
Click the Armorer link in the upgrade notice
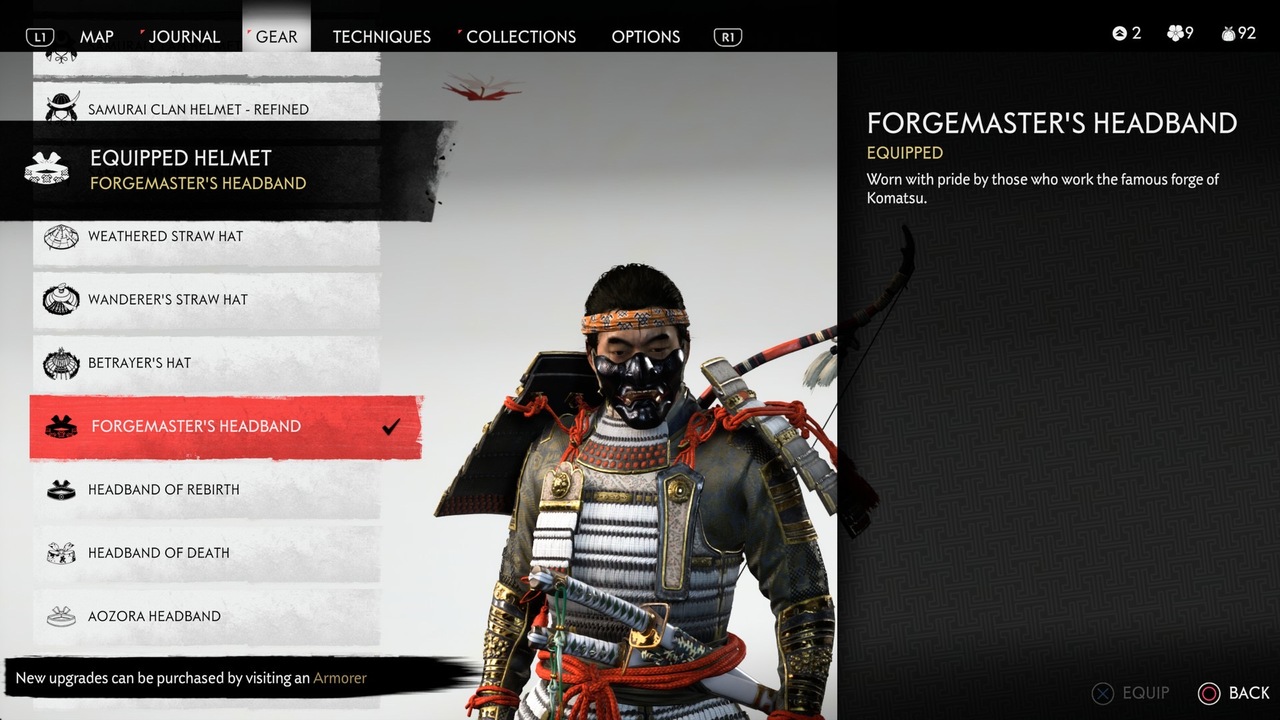click(340, 678)
